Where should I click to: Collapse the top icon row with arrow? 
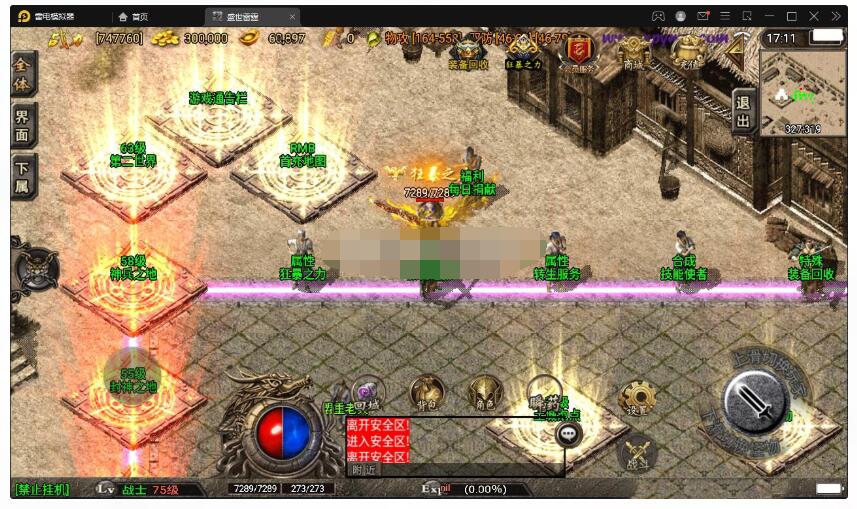(x=738, y=48)
